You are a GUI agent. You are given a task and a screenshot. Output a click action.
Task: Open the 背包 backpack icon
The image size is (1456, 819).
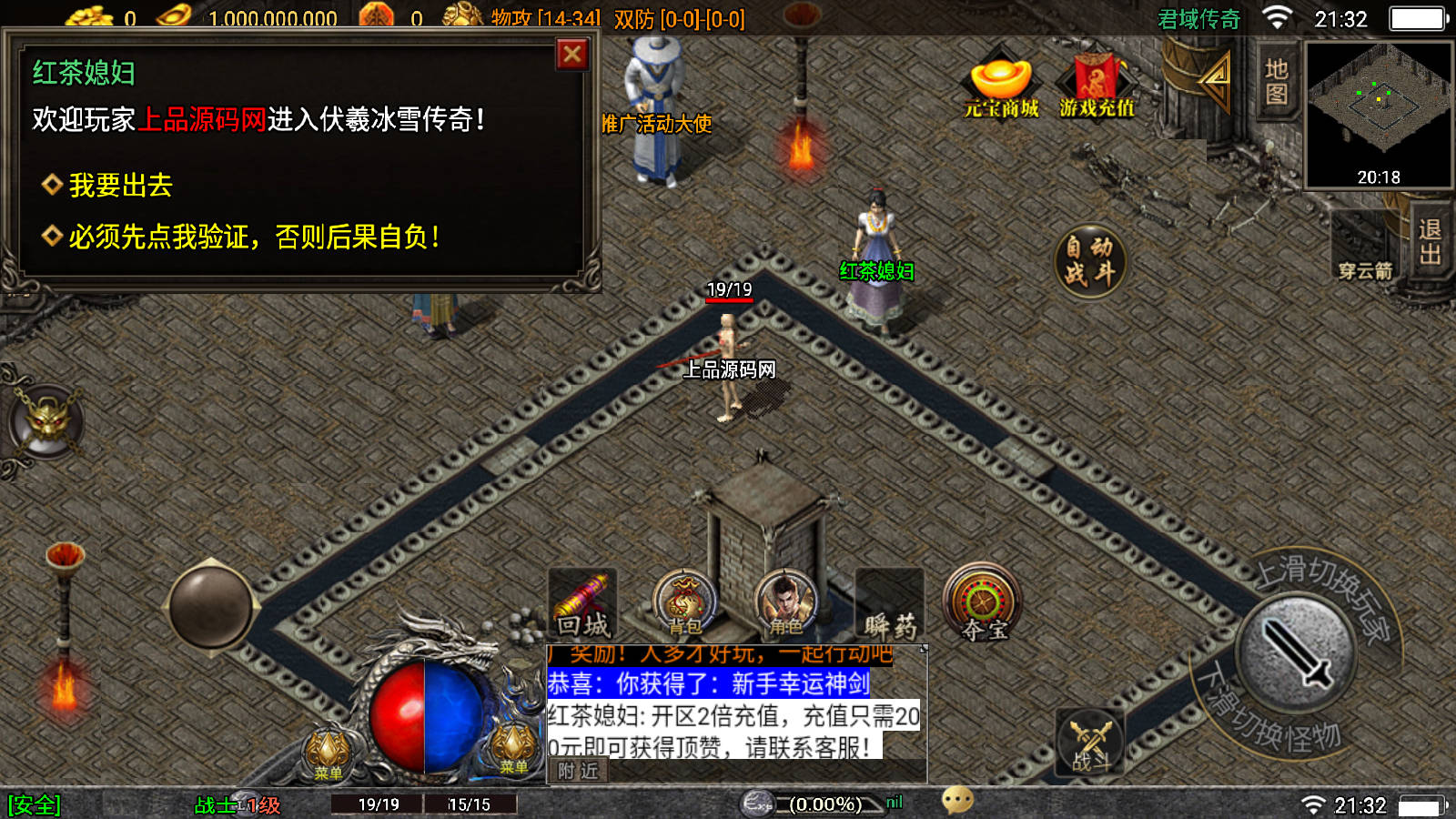[684, 601]
